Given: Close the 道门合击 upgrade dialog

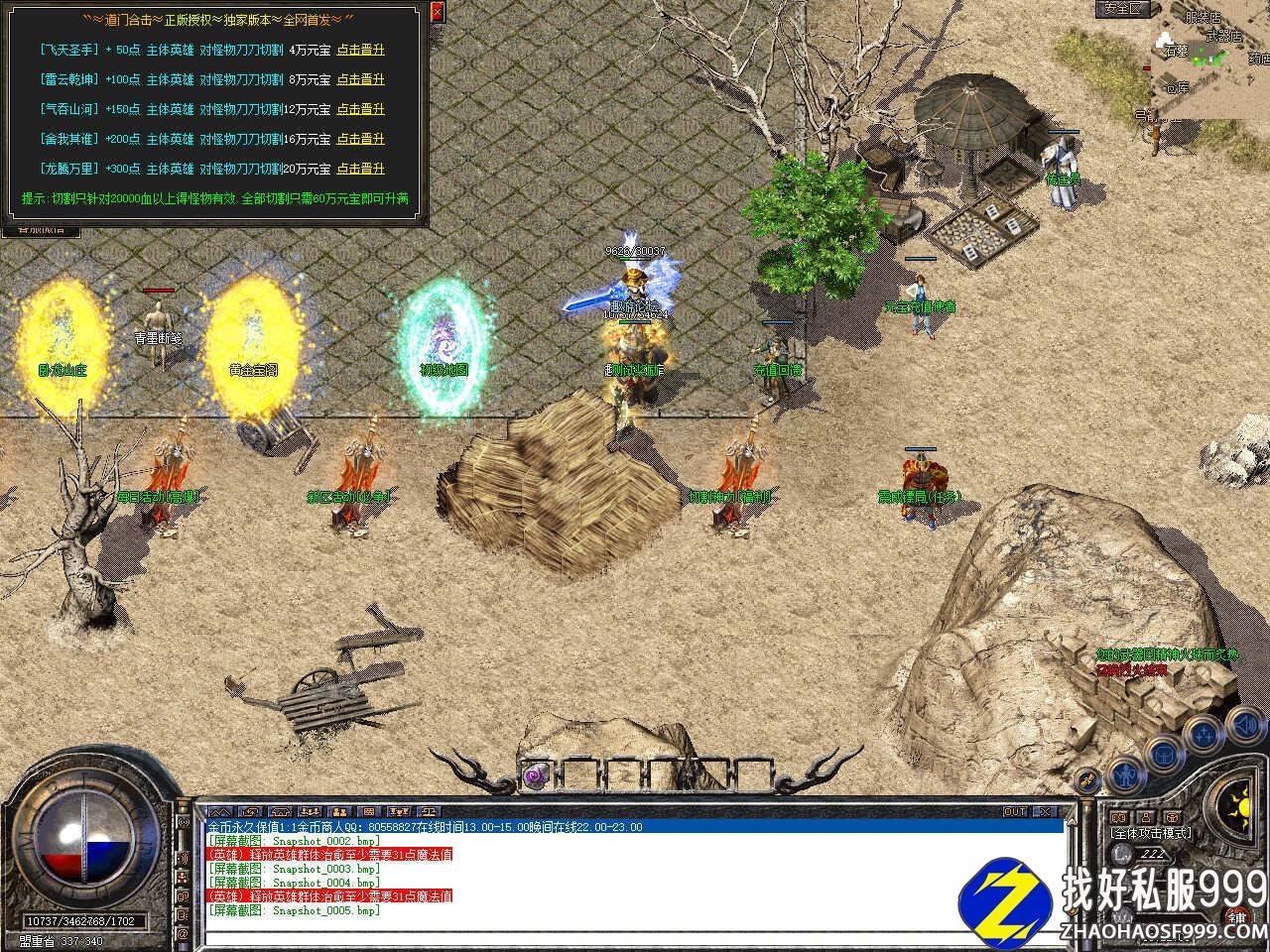Looking at the screenshot, I should pyautogui.click(x=438, y=13).
